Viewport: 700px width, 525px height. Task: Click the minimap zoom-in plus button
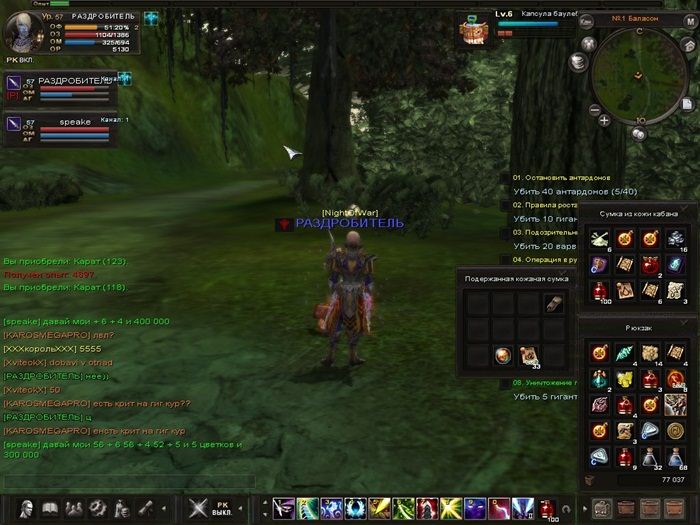tap(607, 121)
